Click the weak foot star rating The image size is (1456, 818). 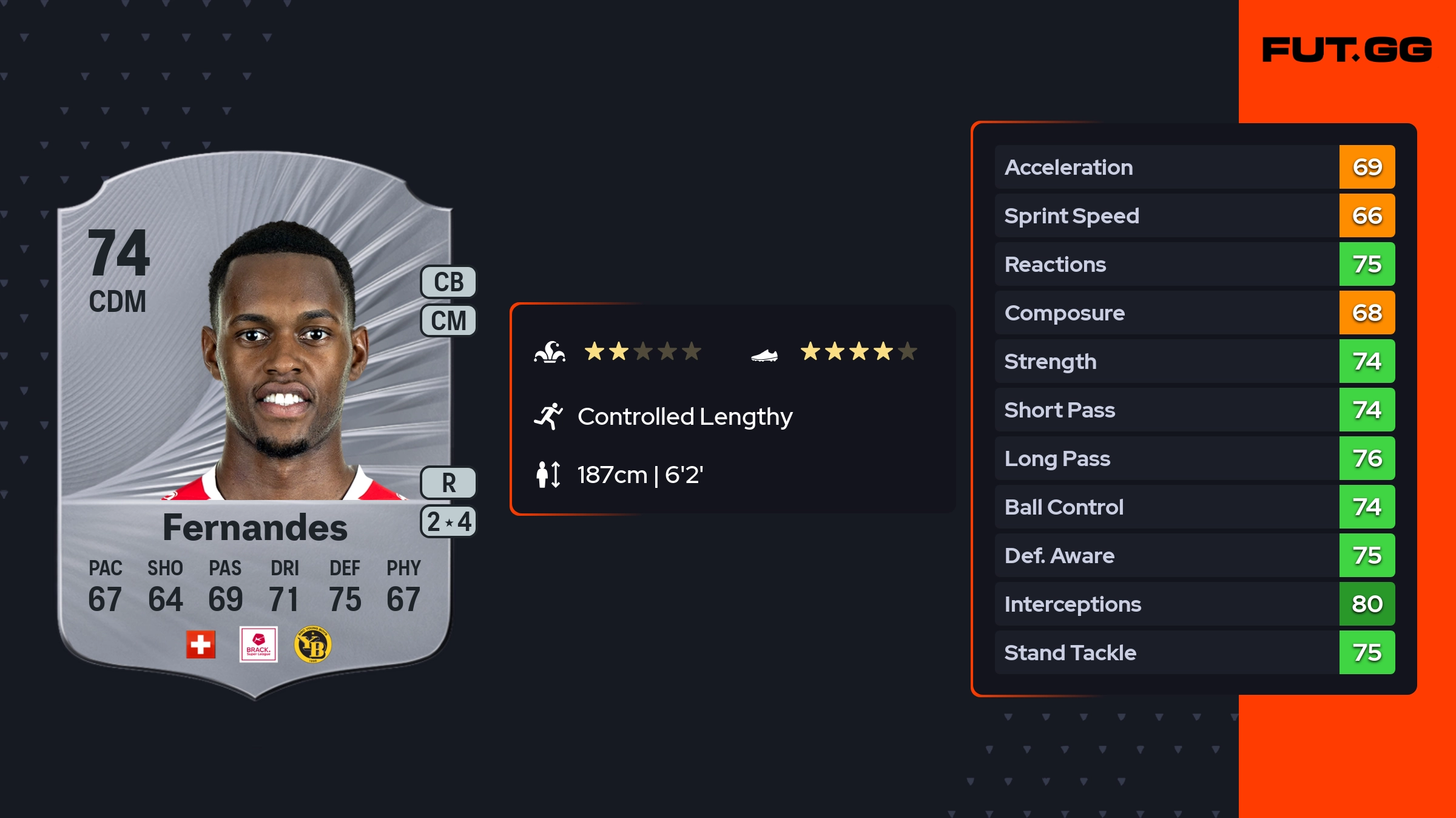click(x=858, y=351)
